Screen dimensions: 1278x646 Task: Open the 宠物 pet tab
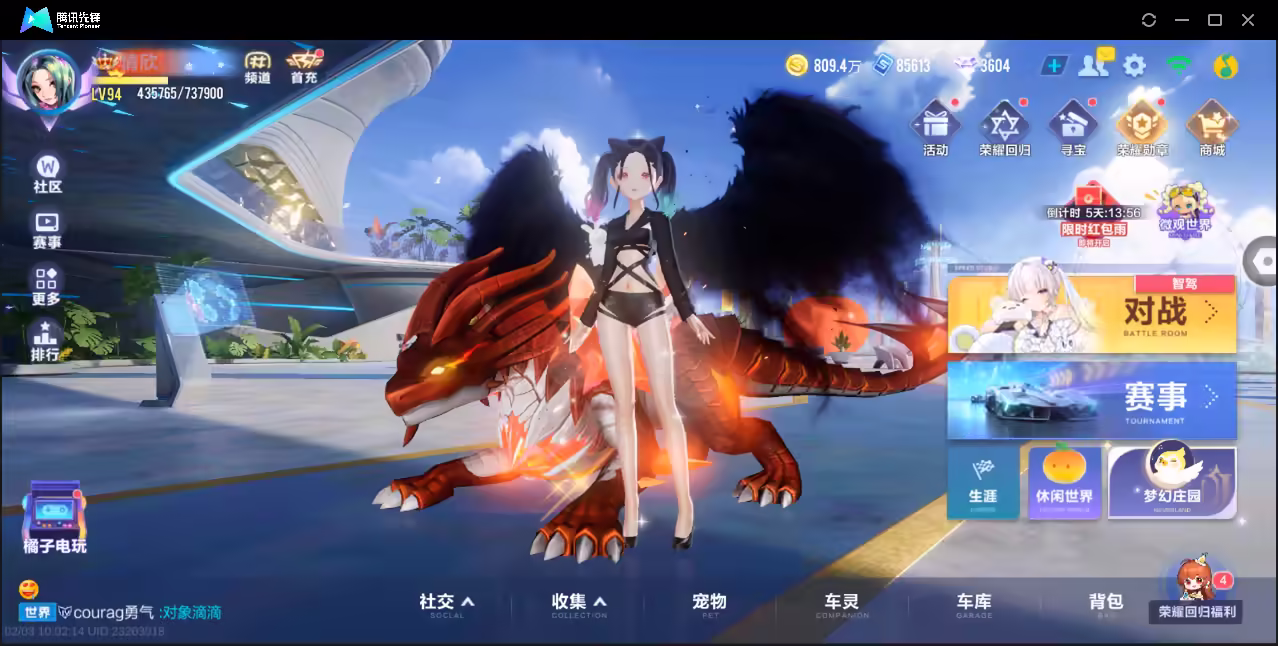[709, 602]
